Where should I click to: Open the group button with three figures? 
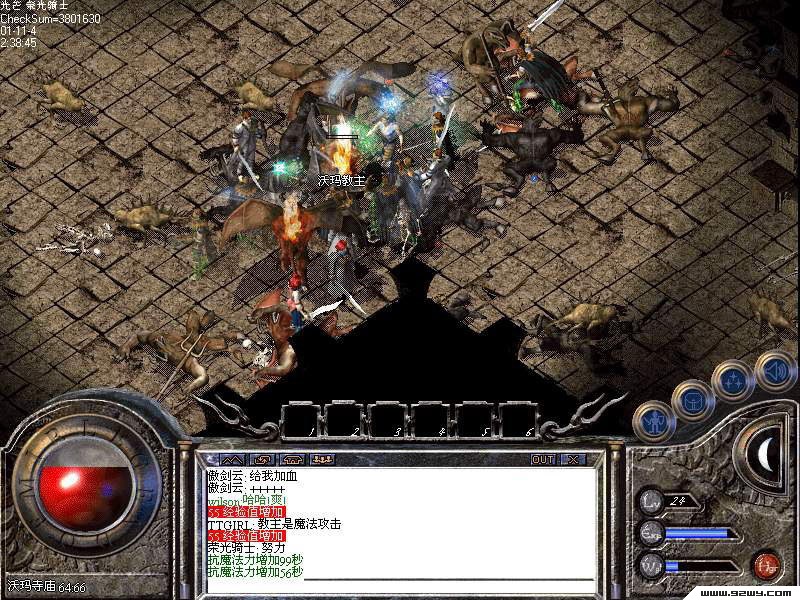pyautogui.click(x=323, y=459)
